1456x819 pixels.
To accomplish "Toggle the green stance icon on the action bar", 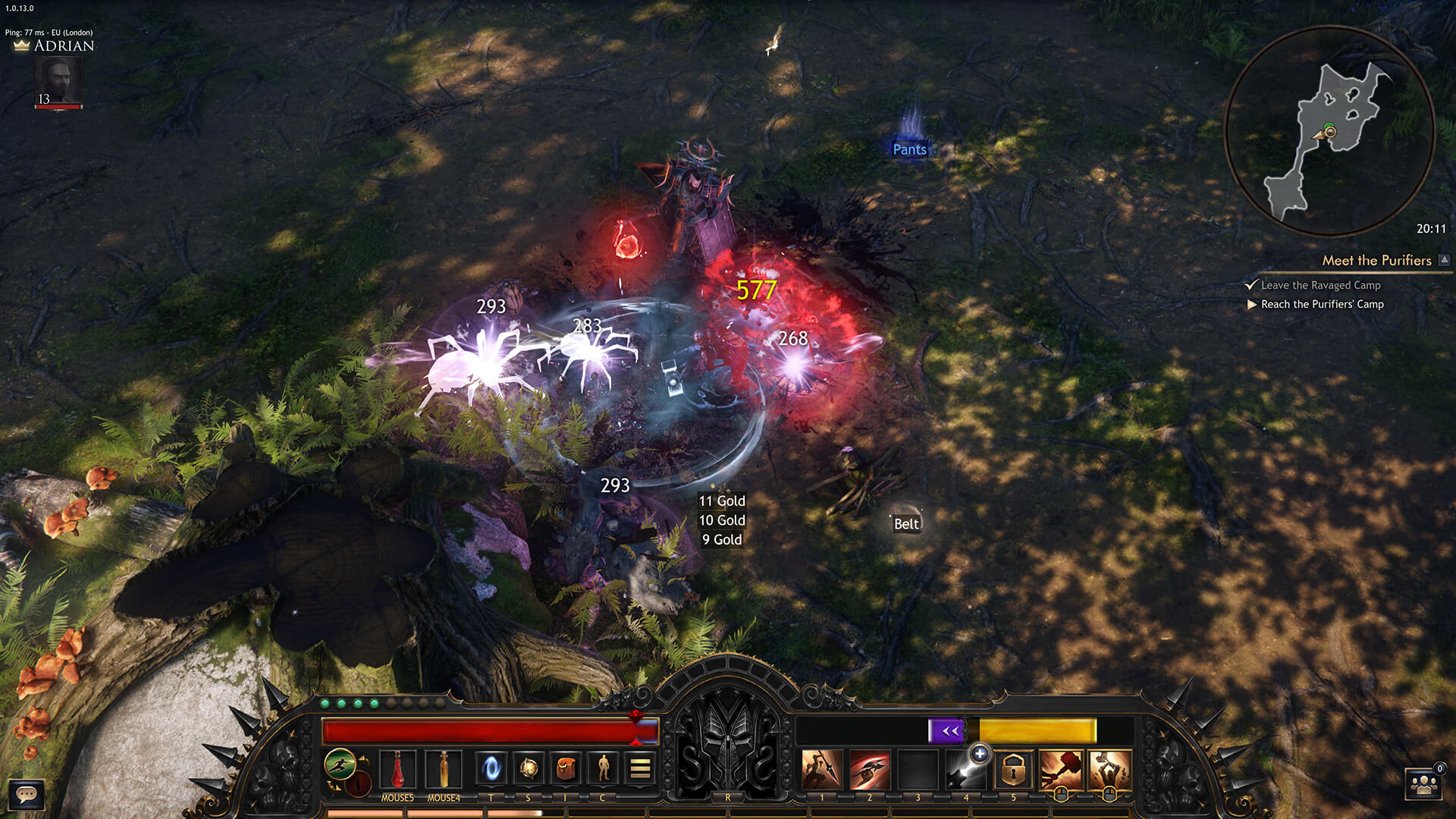I will [340, 764].
